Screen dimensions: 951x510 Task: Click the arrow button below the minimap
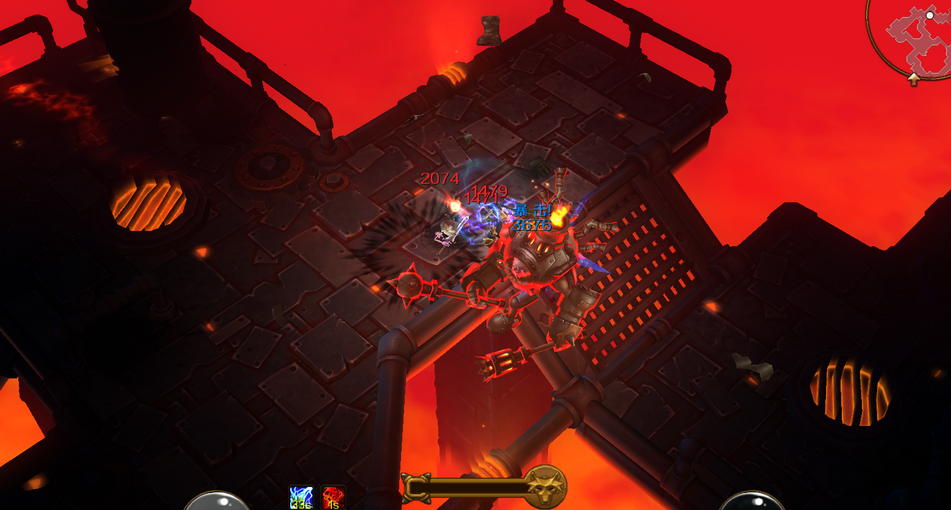coord(914,79)
